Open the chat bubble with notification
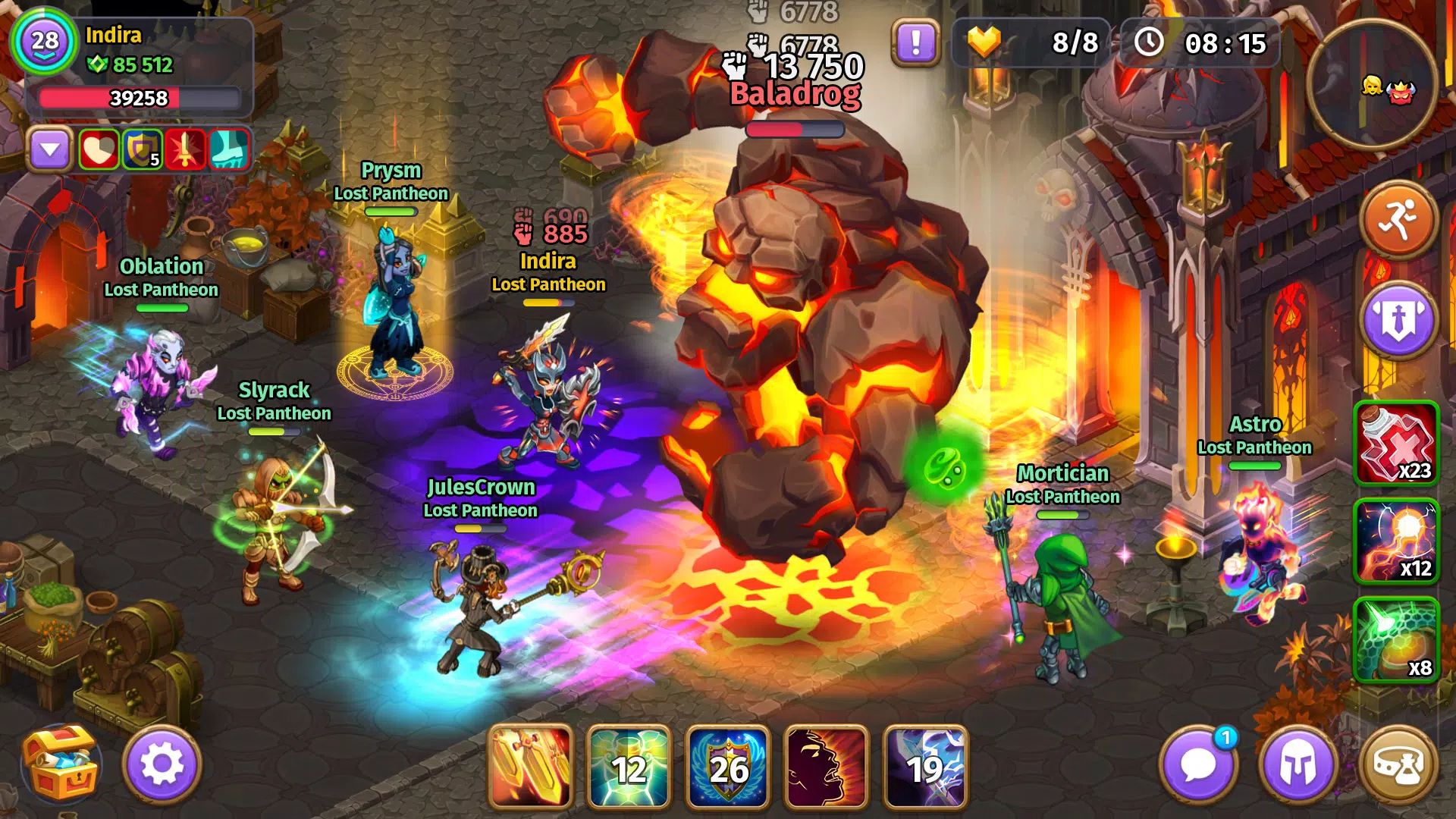This screenshot has width=1456, height=819. click(1198, 764)
